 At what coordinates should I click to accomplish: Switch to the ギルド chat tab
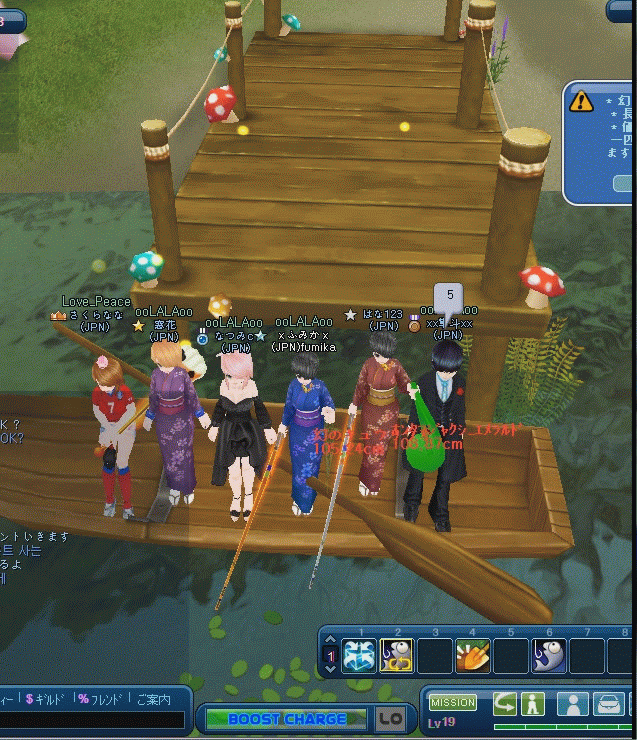pyautogui.click(x=48, y=698)
